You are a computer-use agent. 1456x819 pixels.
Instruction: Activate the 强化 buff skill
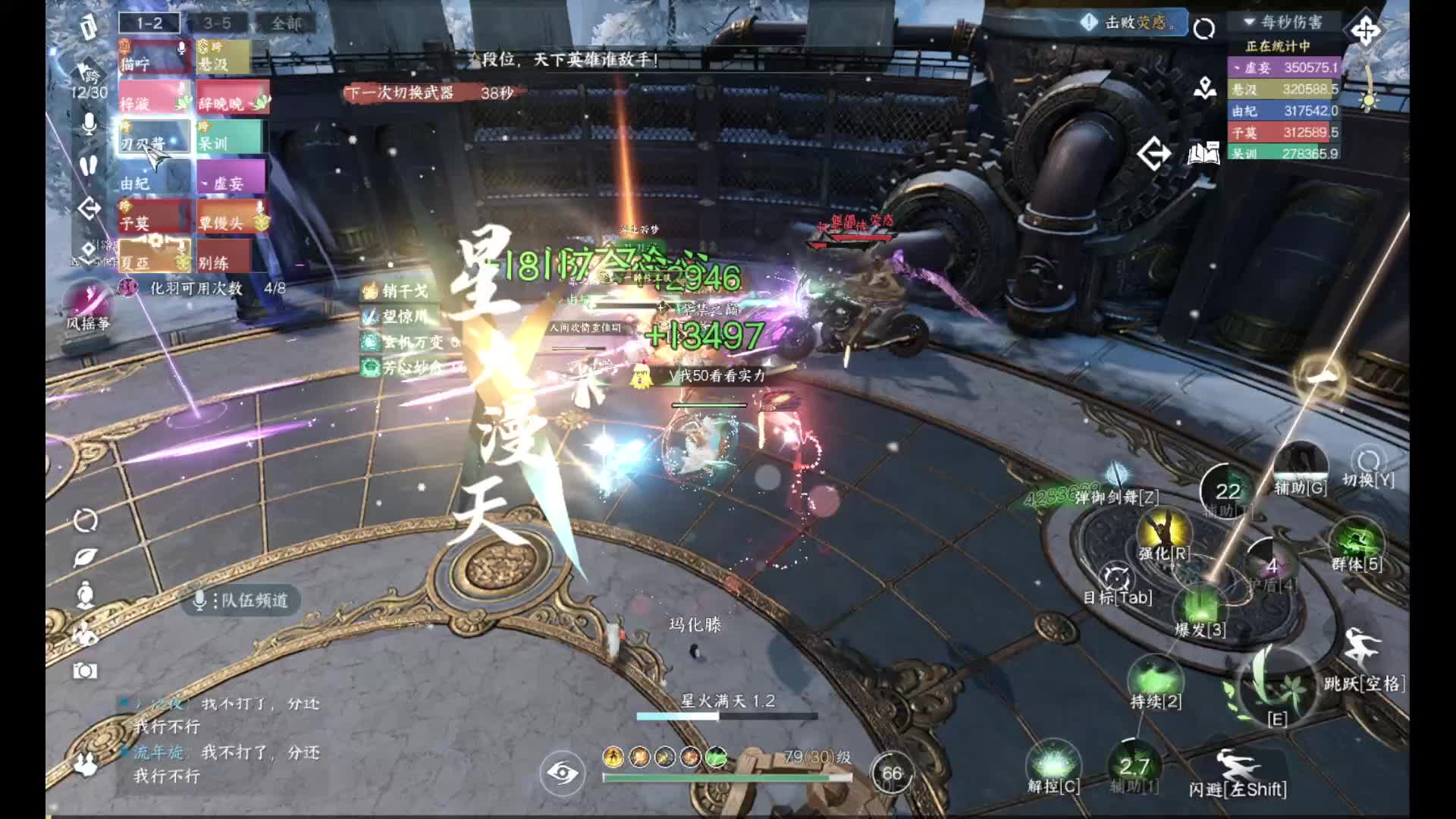tap(1163, 532)
